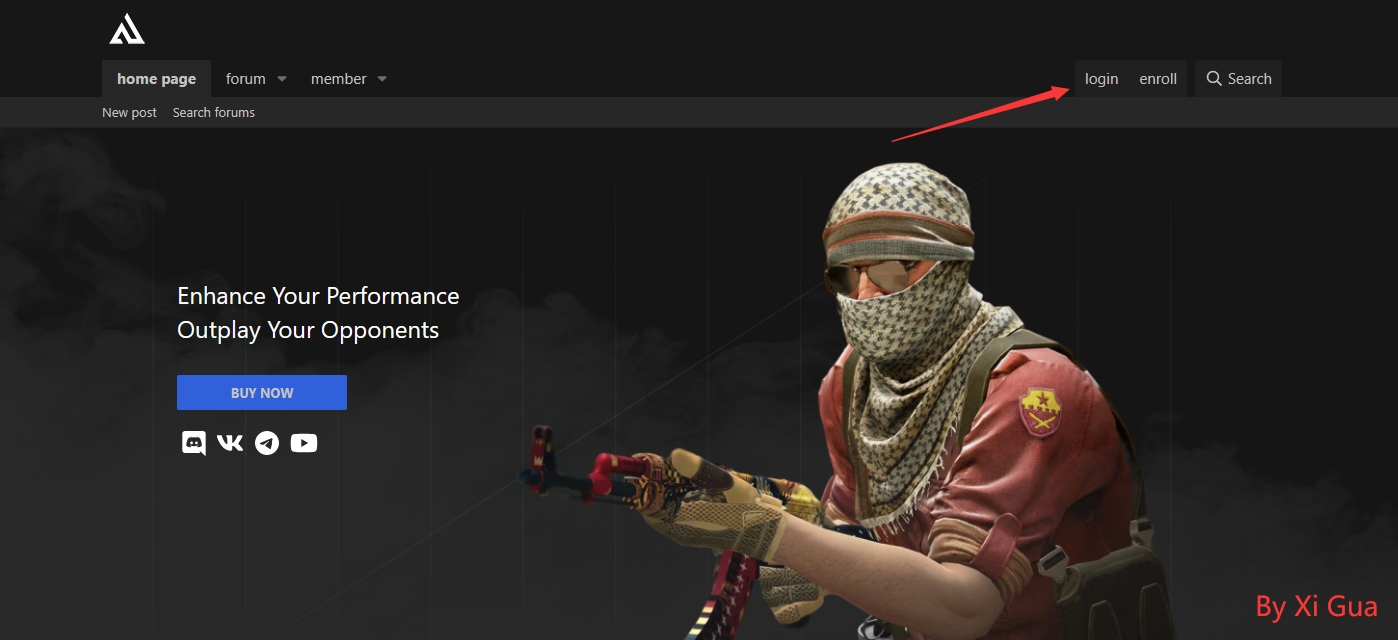
Task: Open the YouTube social icon
Action: (x=304, y=443)
